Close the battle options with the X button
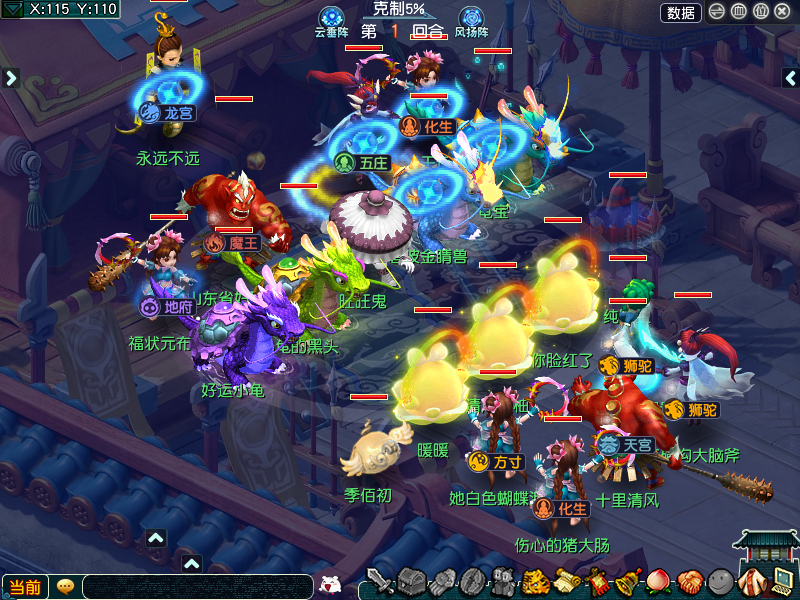This screenshot has width=800, height=600. tap(783, 13)
